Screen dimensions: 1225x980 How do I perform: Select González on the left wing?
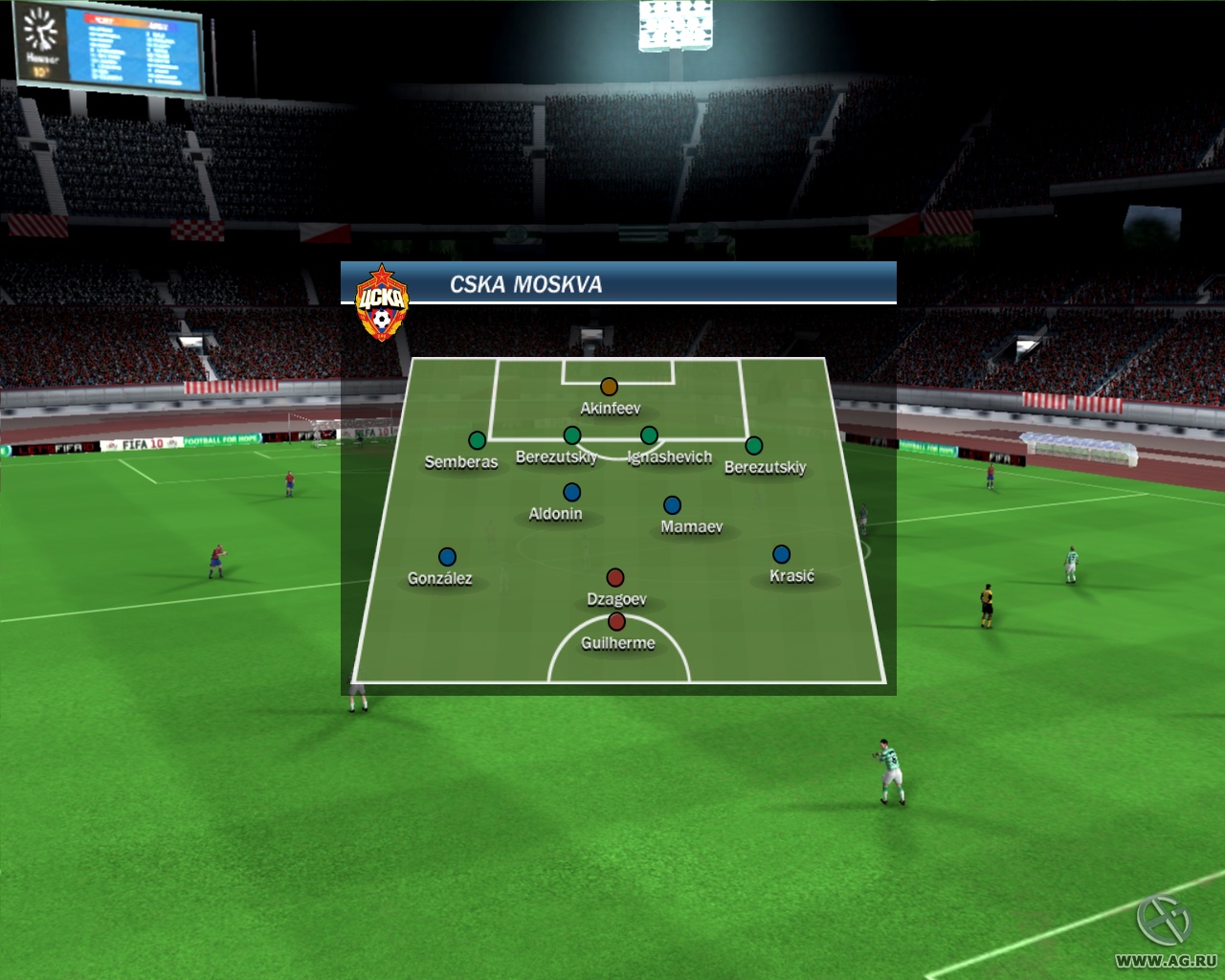tap(446, 555)
